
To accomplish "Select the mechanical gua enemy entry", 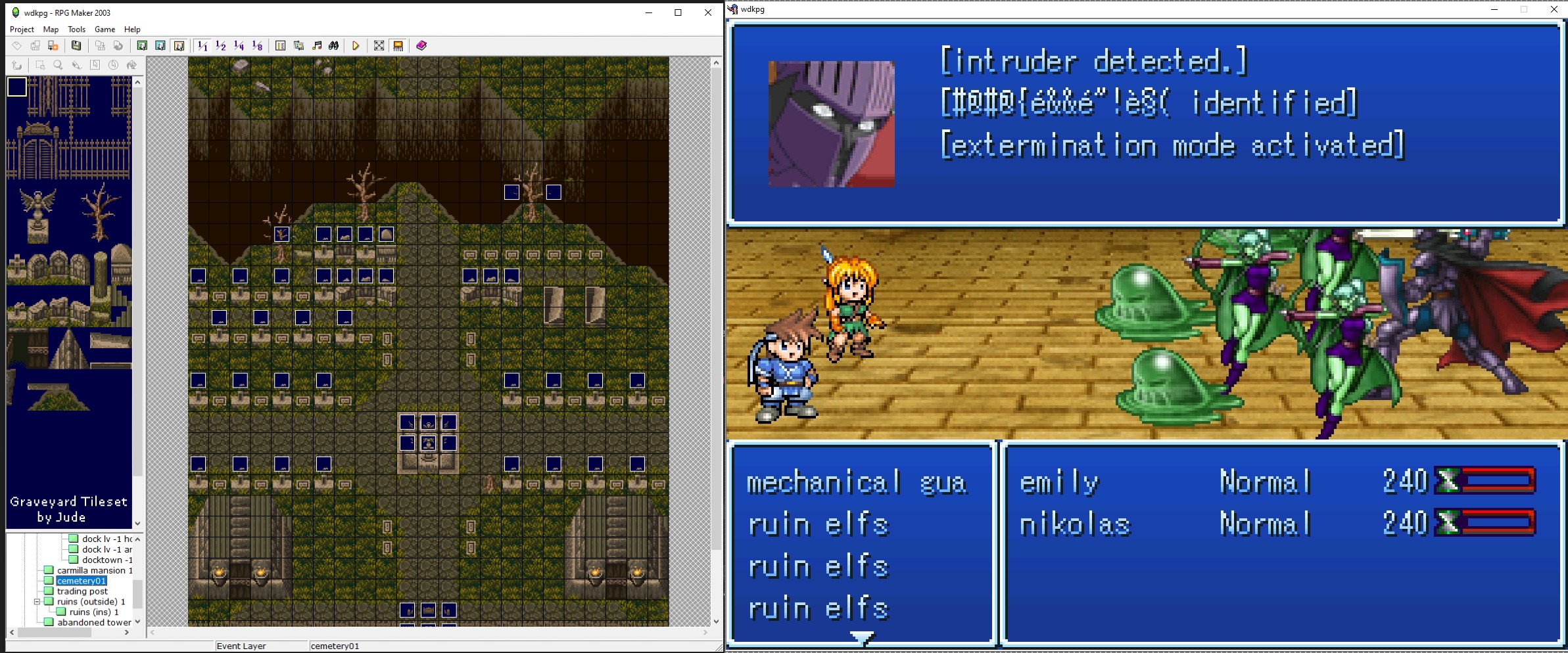I will [x=856, y=483].
